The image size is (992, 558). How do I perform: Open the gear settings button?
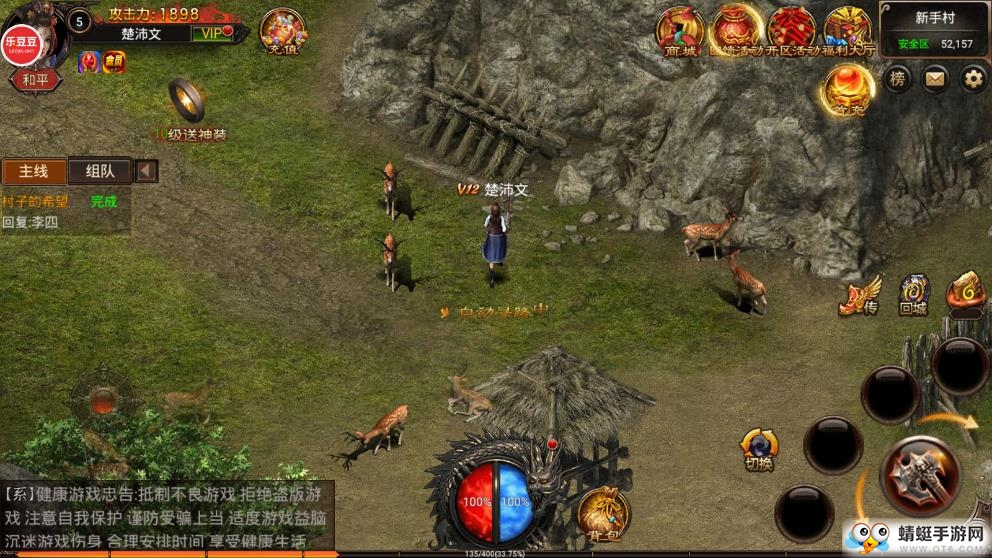[972, 79]
